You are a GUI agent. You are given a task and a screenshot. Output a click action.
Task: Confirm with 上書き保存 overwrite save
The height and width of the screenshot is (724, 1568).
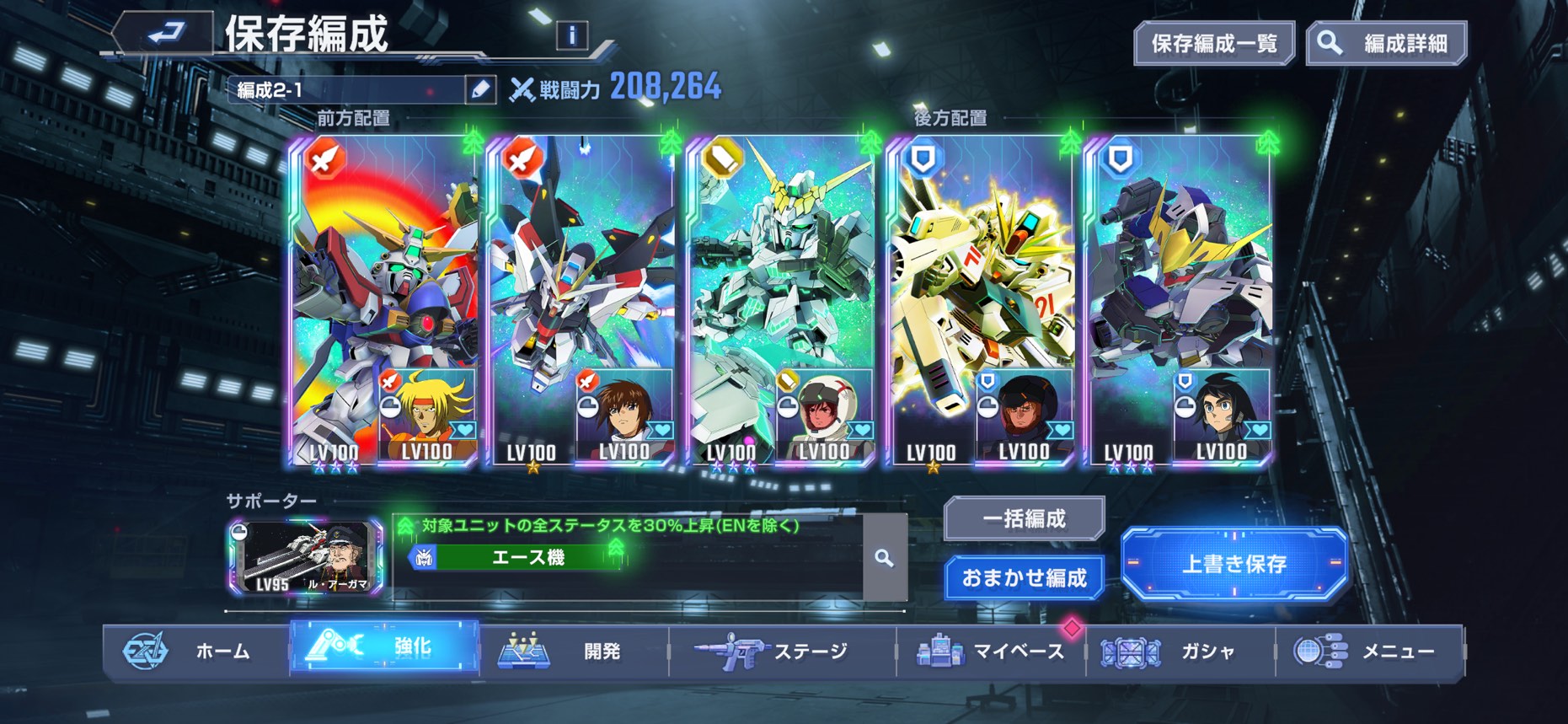(x=1234, y=563)
